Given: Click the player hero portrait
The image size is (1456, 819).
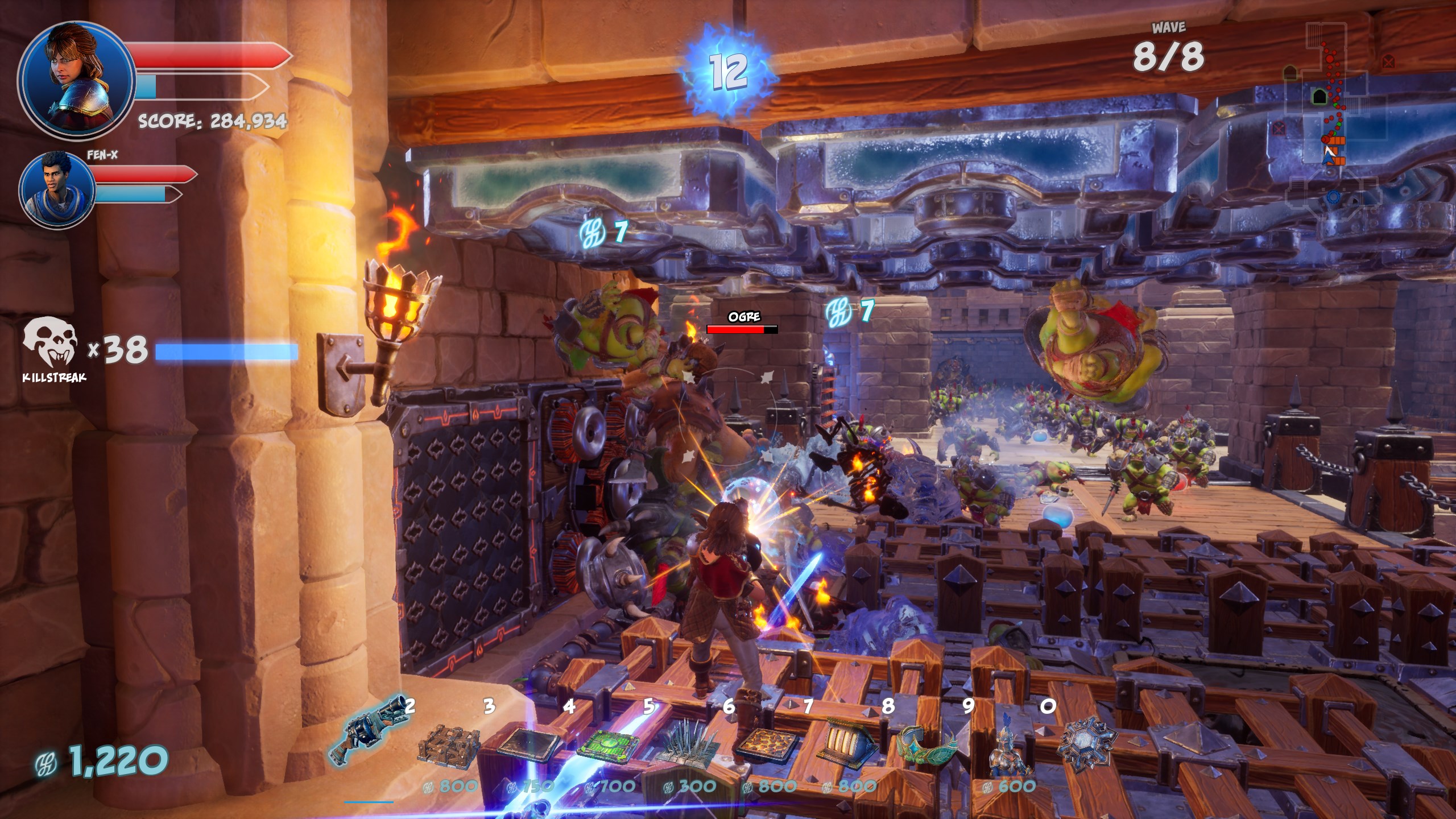Looking at the screenshot, I should point(77,78).
